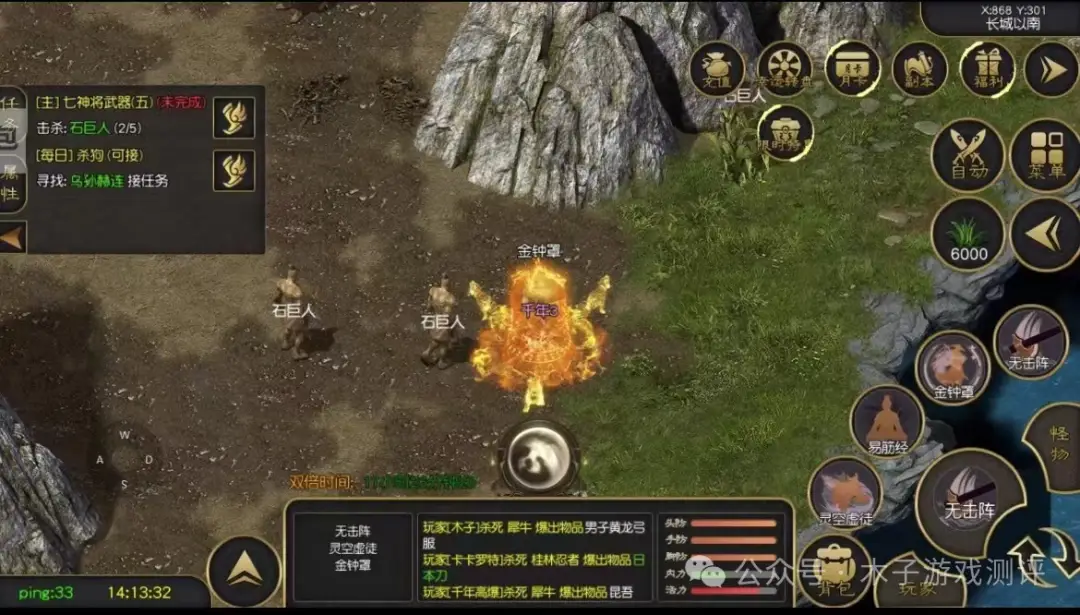Use the 6000 grass herb item
Image resolution: width=1080 pixels, height=615 pixels.
[968, 235]
